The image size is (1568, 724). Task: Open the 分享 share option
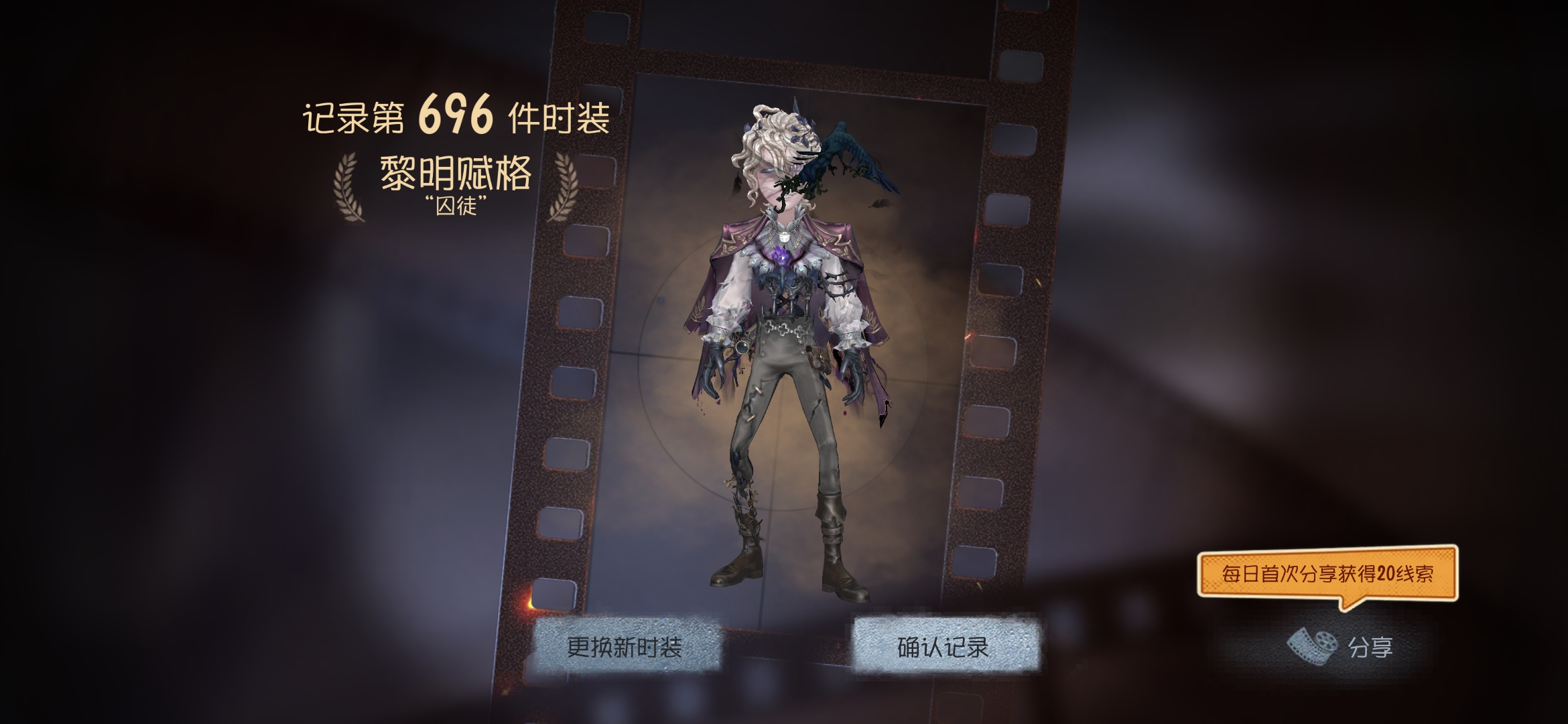[1344, 647]
